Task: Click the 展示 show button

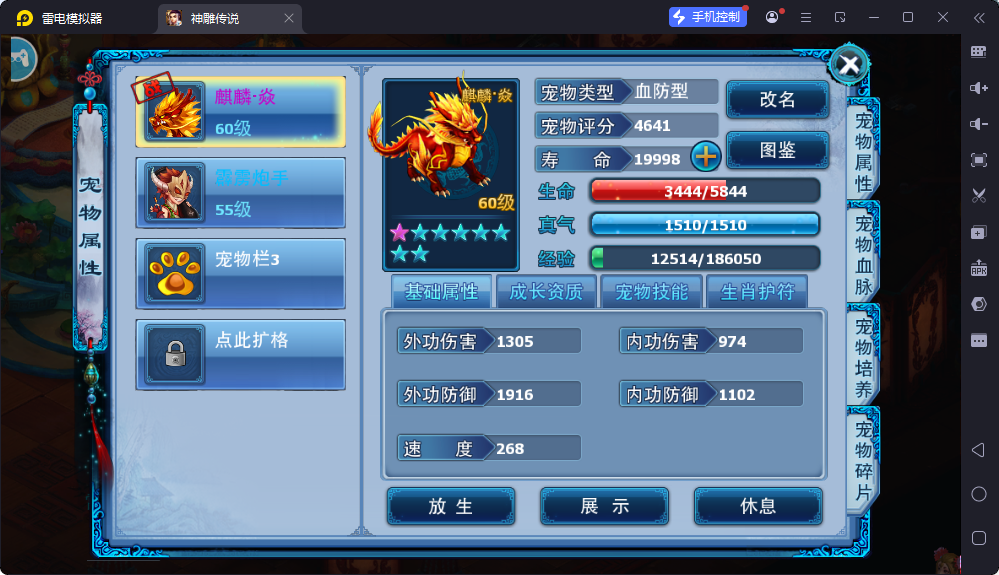Action: click(x=605, y=506)
